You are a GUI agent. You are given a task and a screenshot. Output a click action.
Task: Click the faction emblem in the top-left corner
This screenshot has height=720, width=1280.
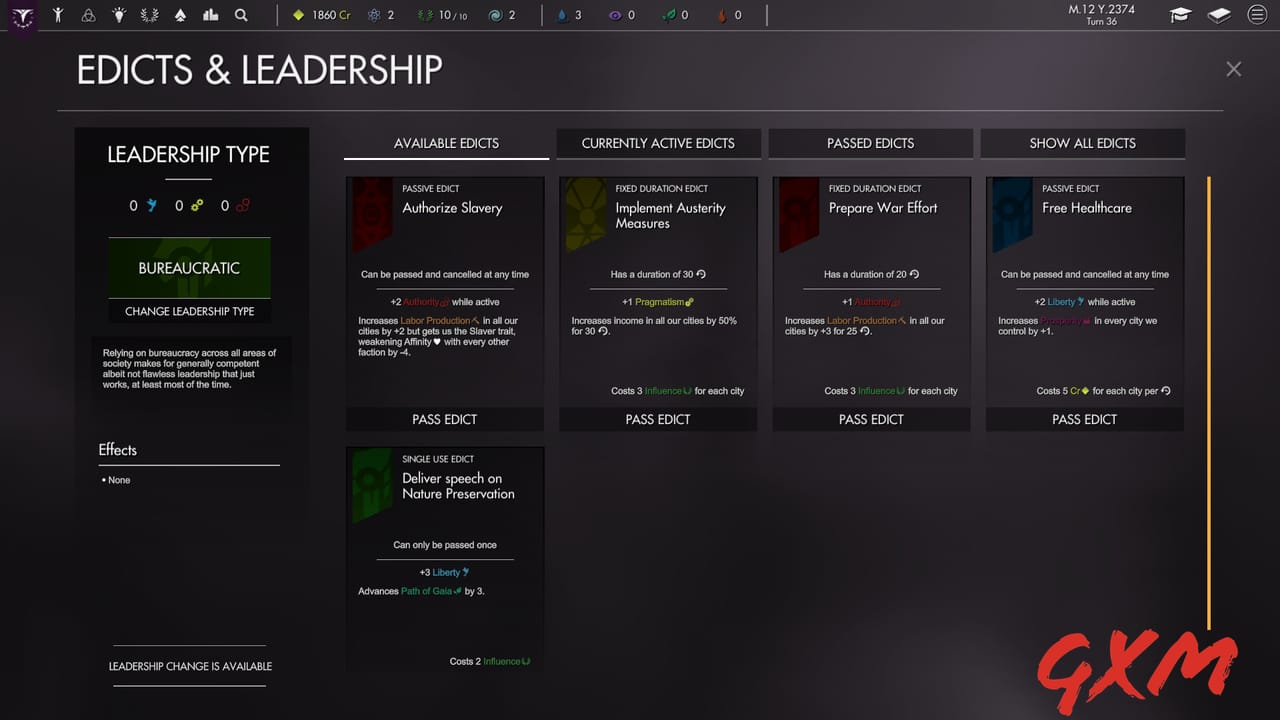click(x=22, y=14)
